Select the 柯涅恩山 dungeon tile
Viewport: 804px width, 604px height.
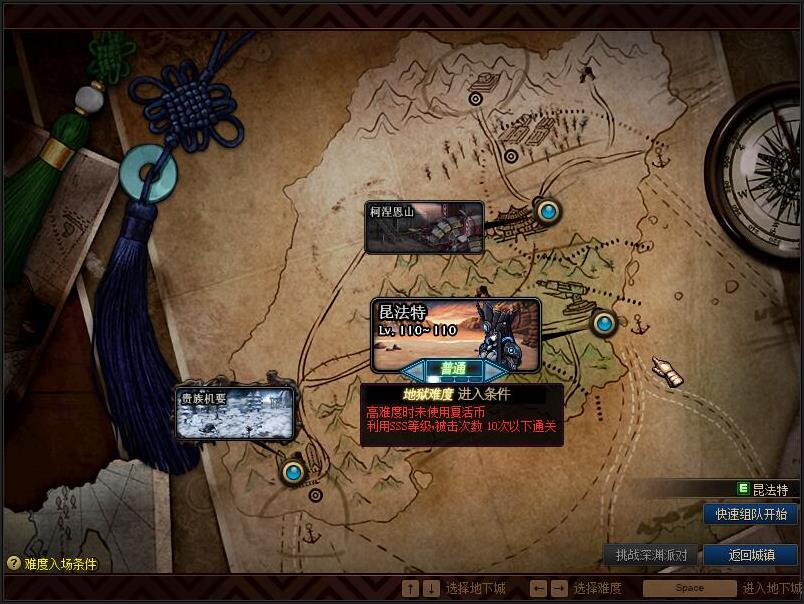point(424,227)
